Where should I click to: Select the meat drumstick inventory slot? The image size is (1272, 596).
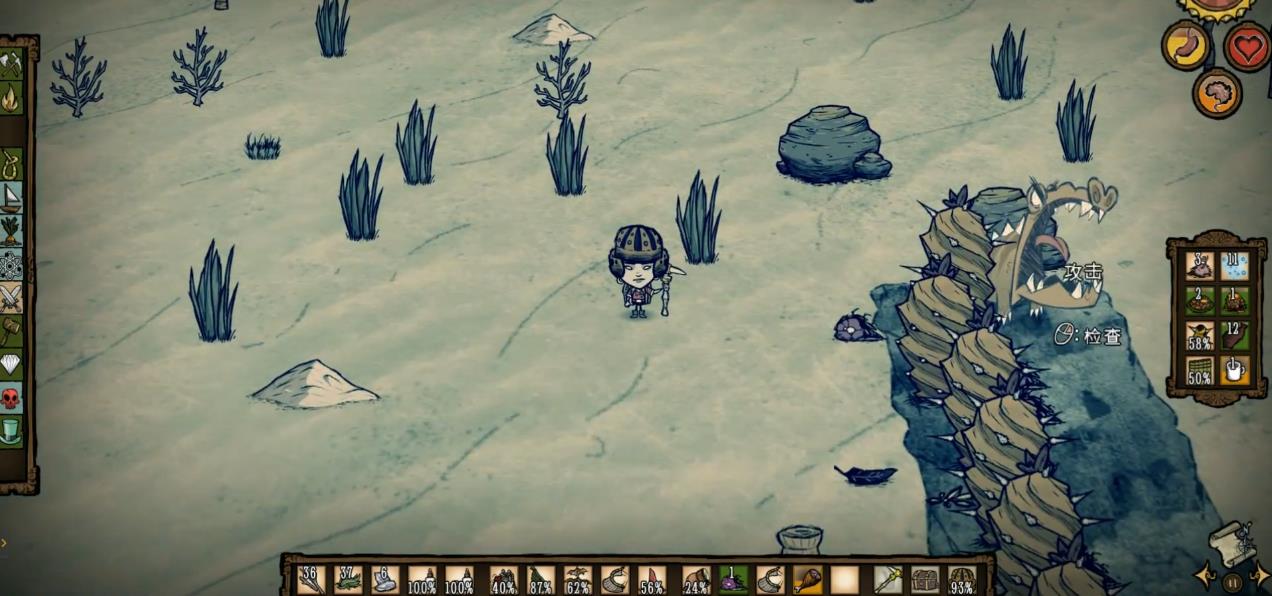tap(808, 579)
